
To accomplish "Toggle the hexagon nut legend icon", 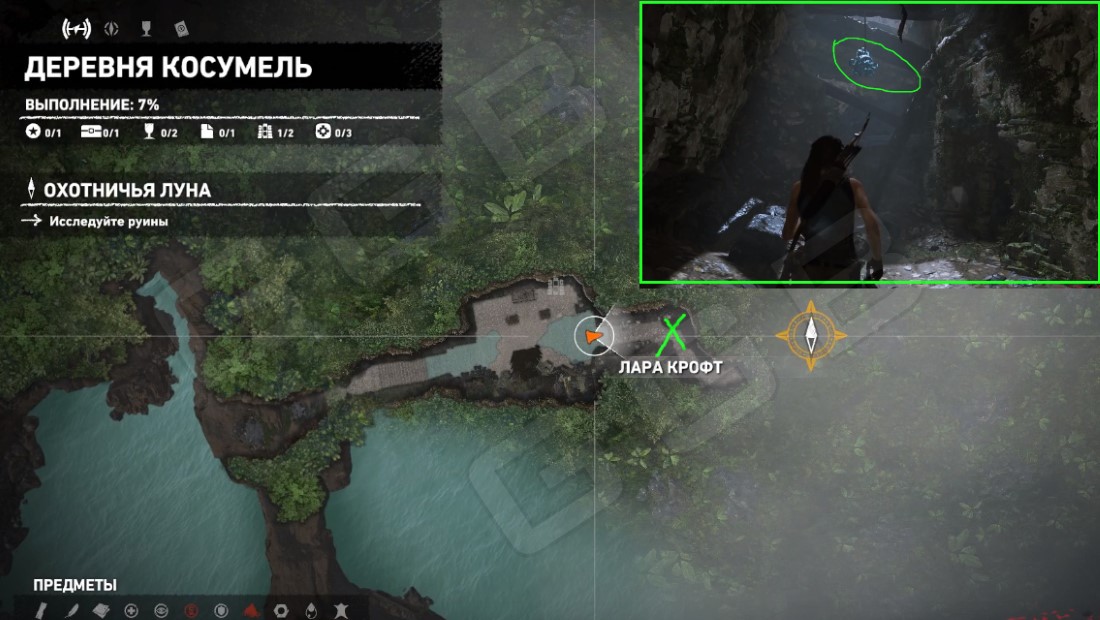I will coord(281,610).
